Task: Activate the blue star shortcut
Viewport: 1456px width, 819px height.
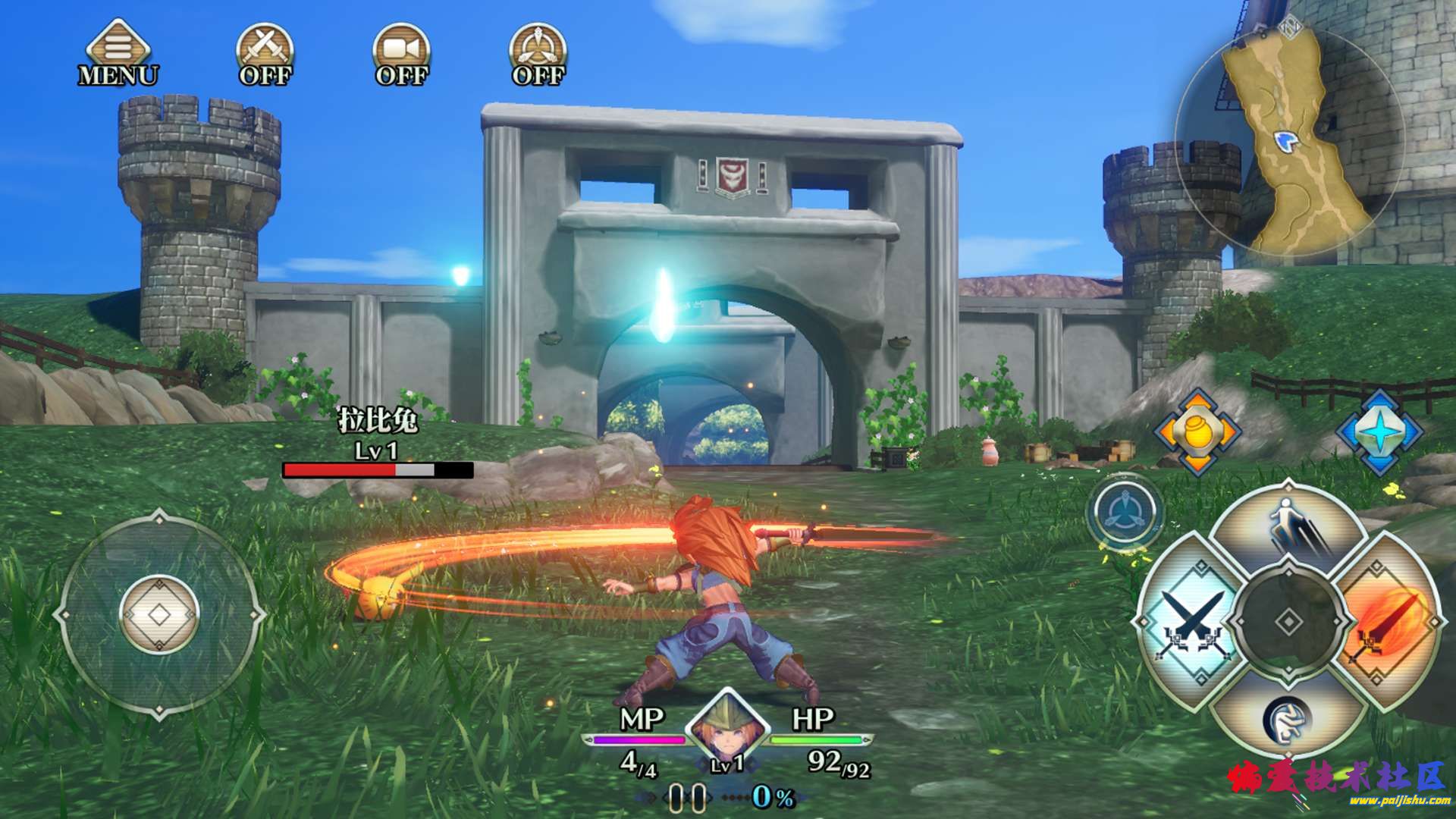Action: click(x=1379, y=432)
